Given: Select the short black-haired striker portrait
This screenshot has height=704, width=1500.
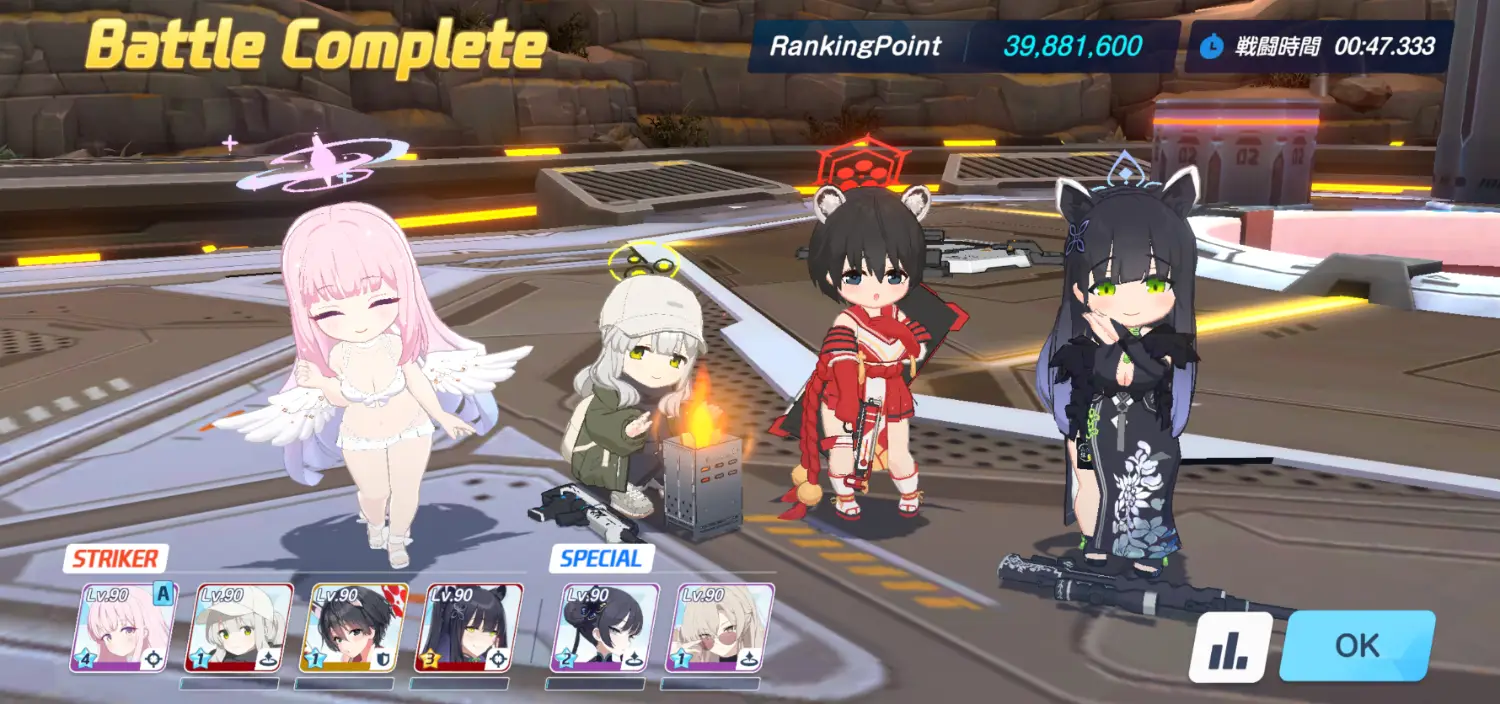Looking at the screenshot, I should point(354,628).
